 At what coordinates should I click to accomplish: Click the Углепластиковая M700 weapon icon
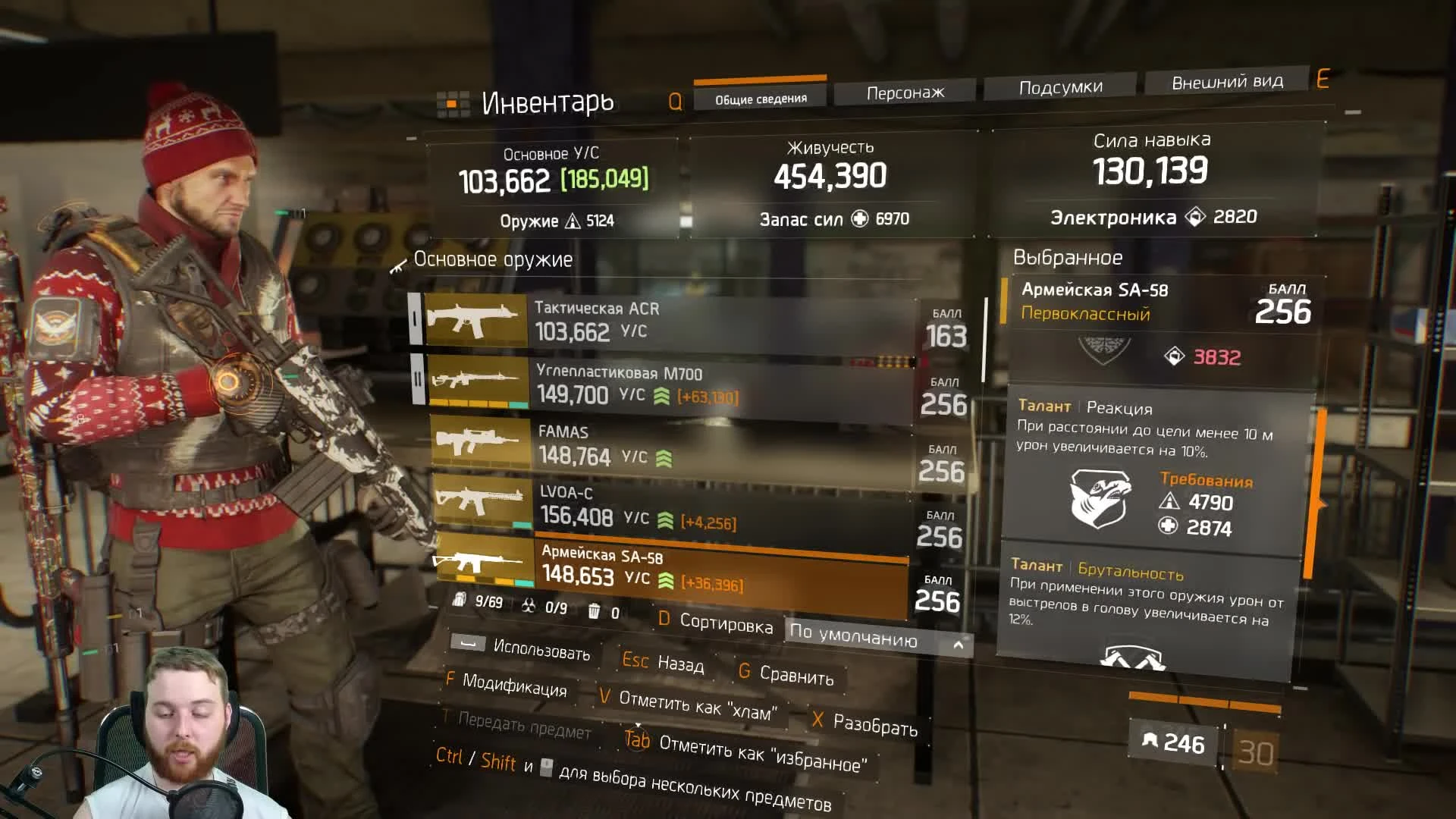(x=474, y=381)
